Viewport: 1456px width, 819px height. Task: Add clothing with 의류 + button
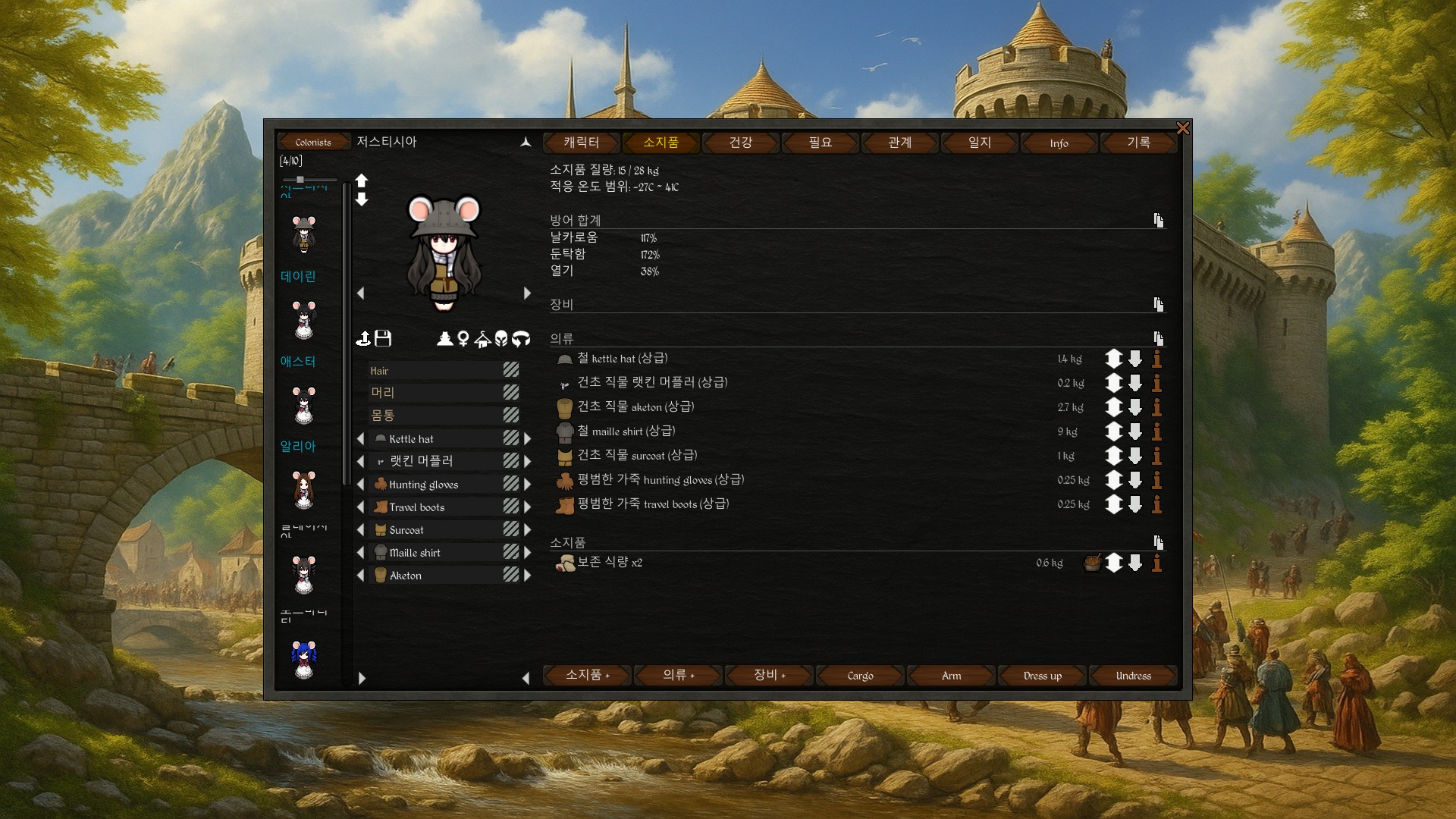tap(679, 676)
